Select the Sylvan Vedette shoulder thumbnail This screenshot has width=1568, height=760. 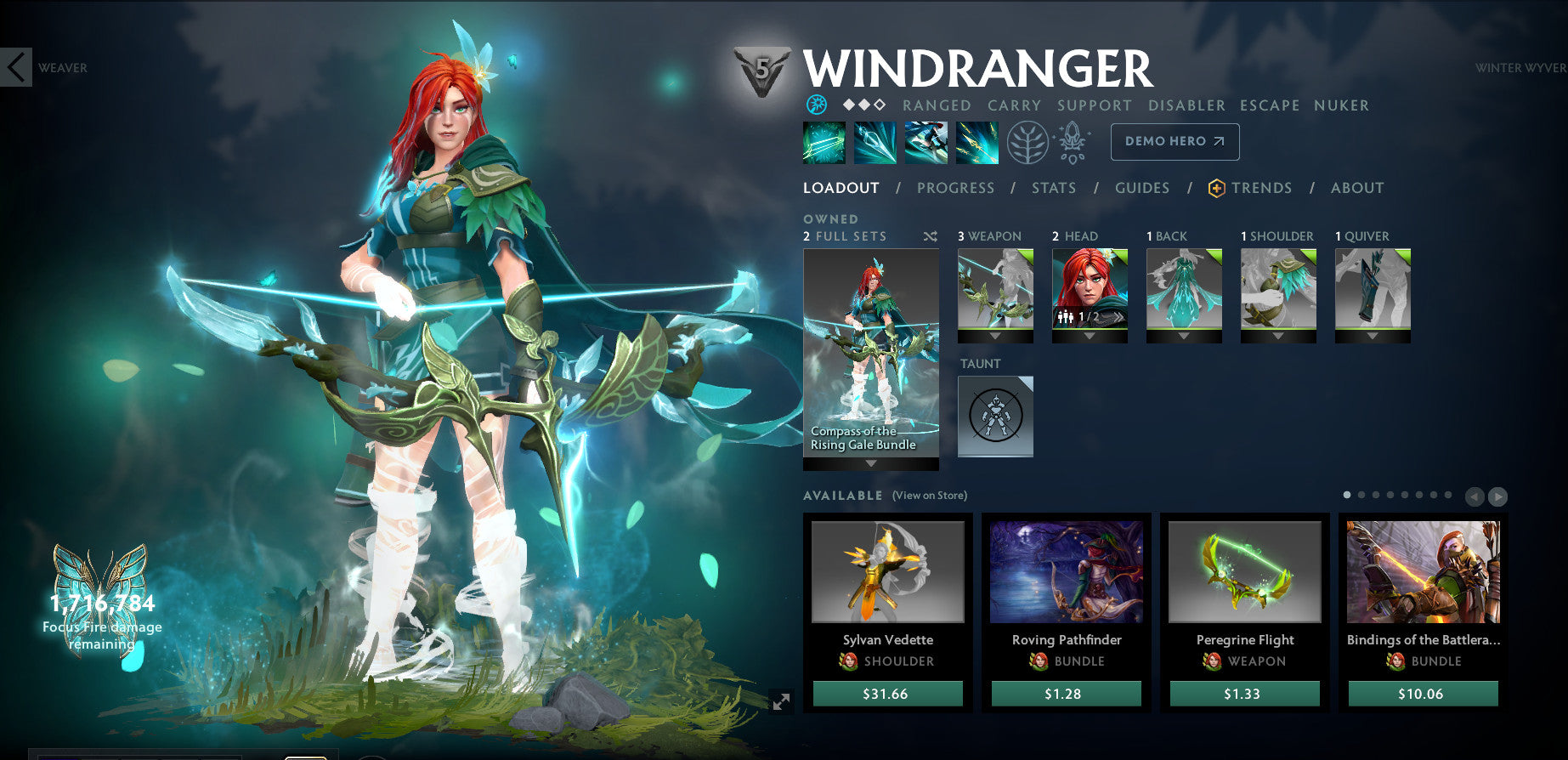tap(889, 572)
